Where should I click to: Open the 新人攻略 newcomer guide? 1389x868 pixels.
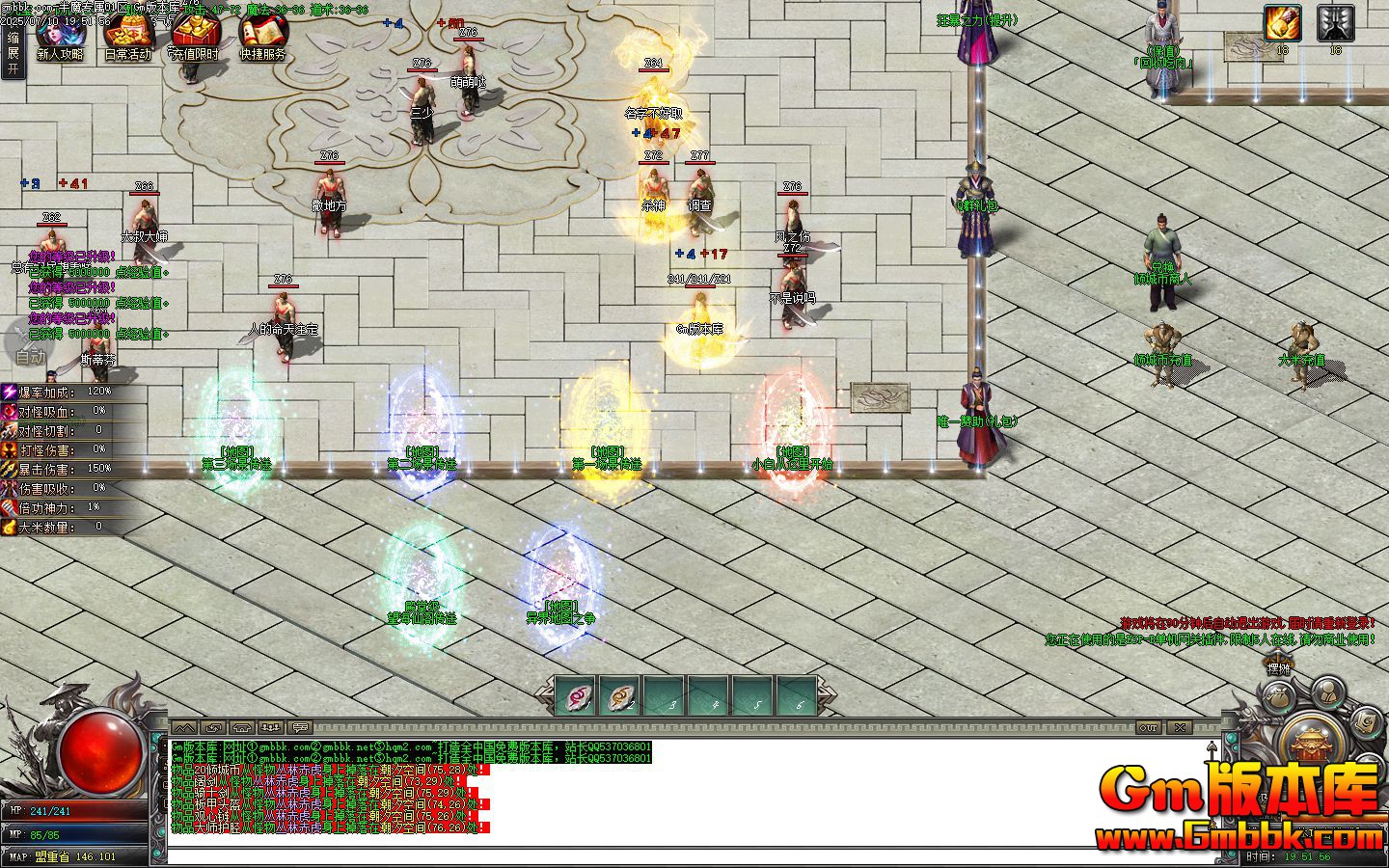click(60, 39)
